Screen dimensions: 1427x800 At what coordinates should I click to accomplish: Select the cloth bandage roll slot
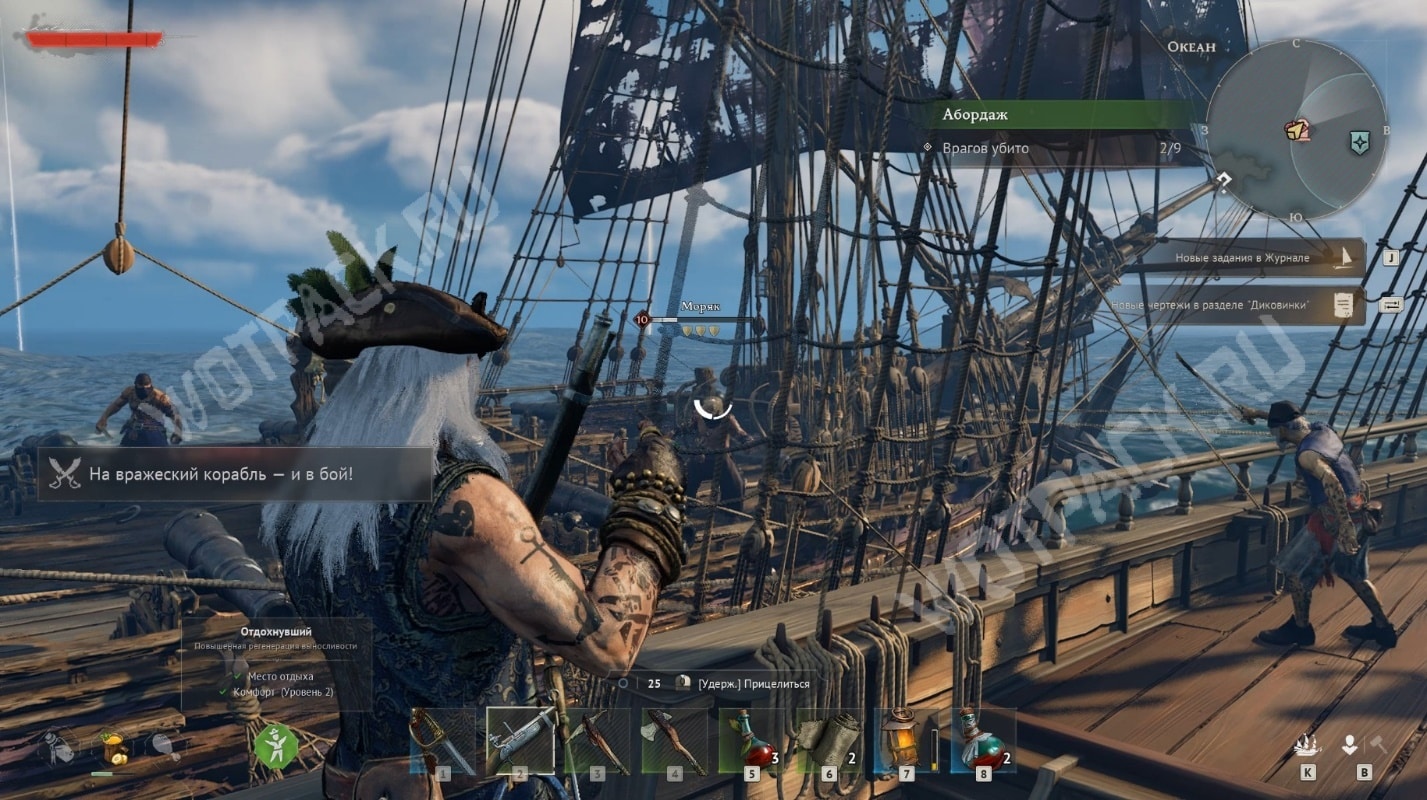[x=829, y=741]
